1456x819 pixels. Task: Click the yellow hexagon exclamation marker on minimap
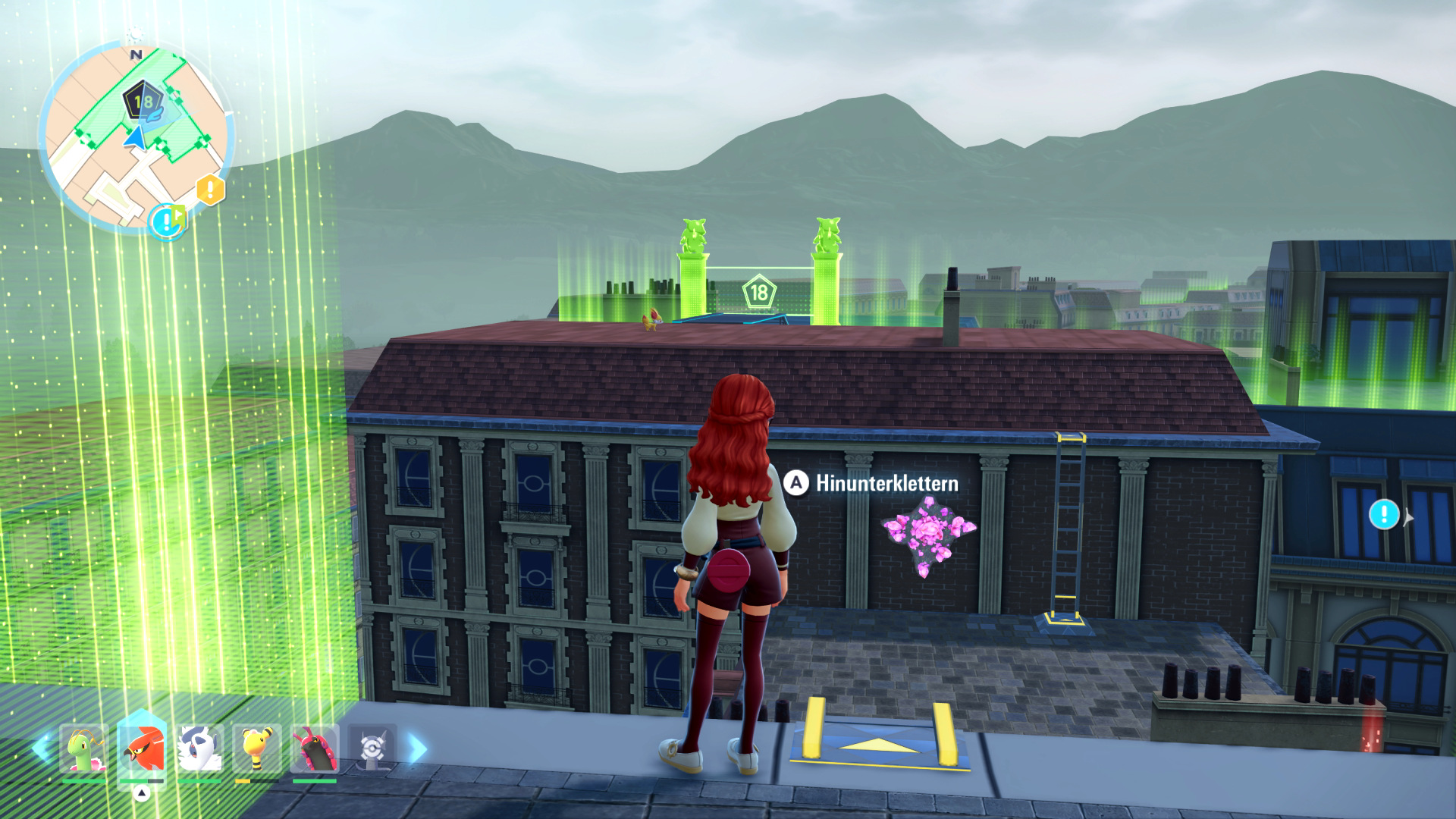[x=210, y=189]
